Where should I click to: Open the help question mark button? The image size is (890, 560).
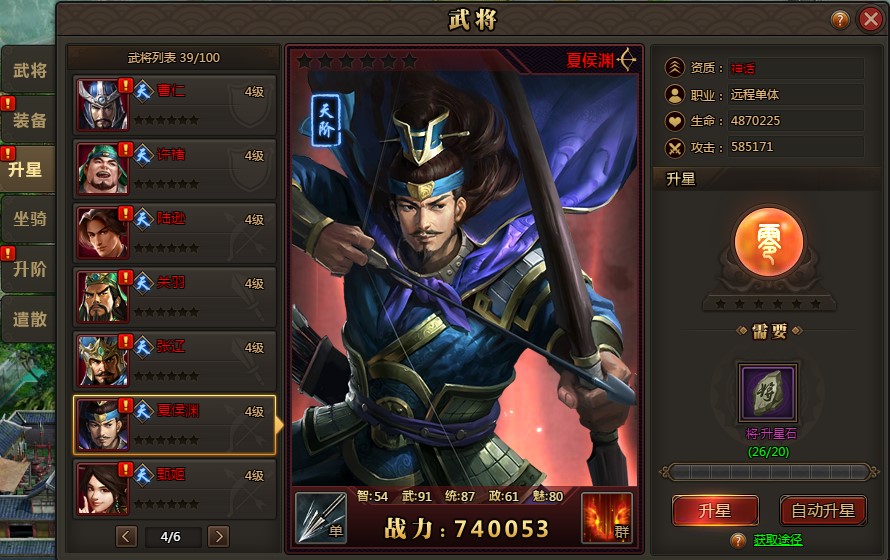[840, 20]
